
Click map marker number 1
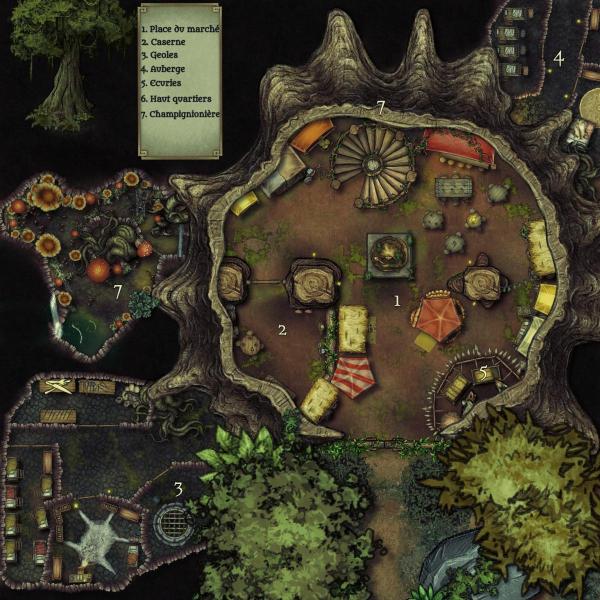[397, 300]
